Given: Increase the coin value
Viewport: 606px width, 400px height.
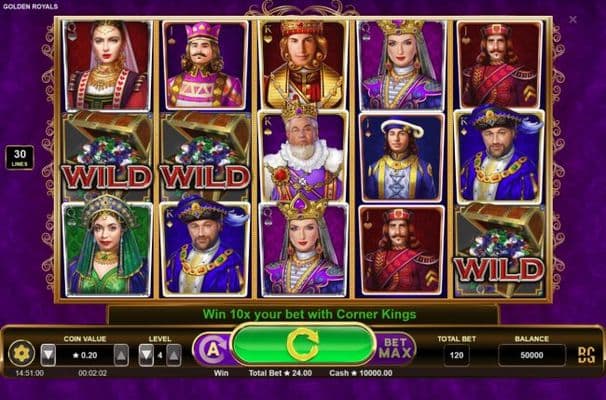Looking at the screenshot, I should 121,354.
